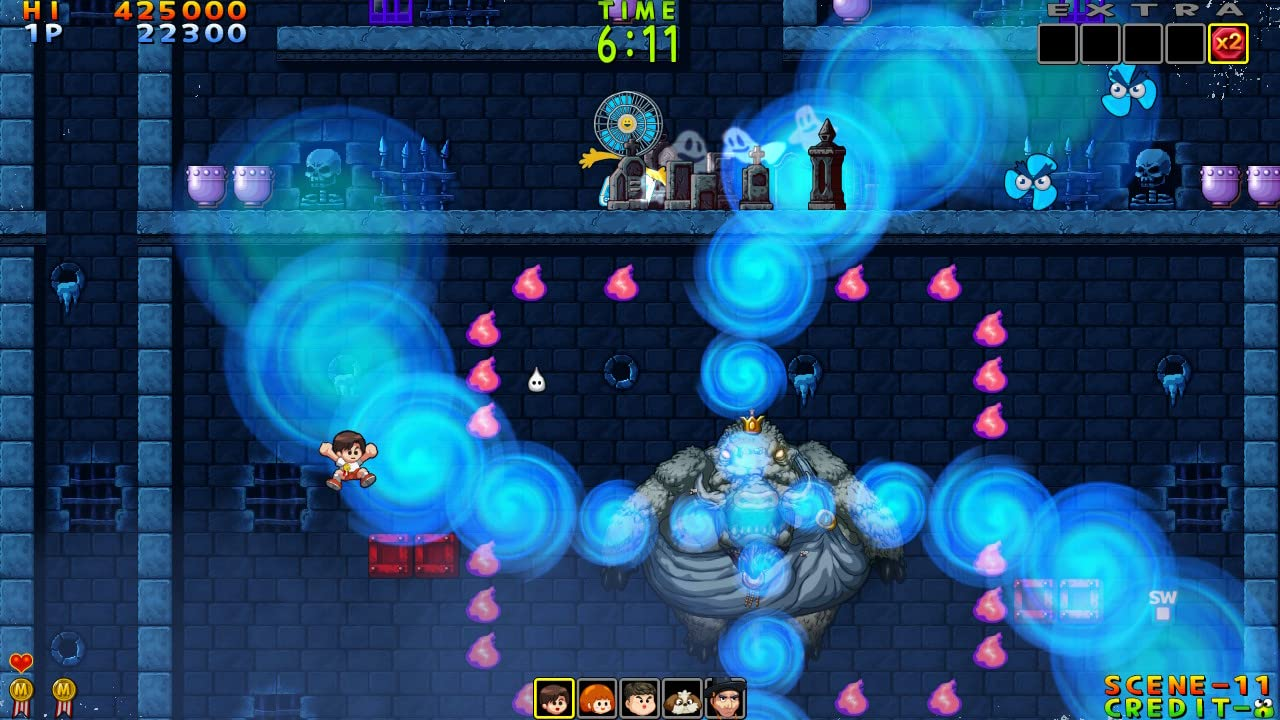The height and width of the screenshot is (720, 1280).
Task: Click the x2 score multiplier icon
Action: click(x=1229, y=40)
